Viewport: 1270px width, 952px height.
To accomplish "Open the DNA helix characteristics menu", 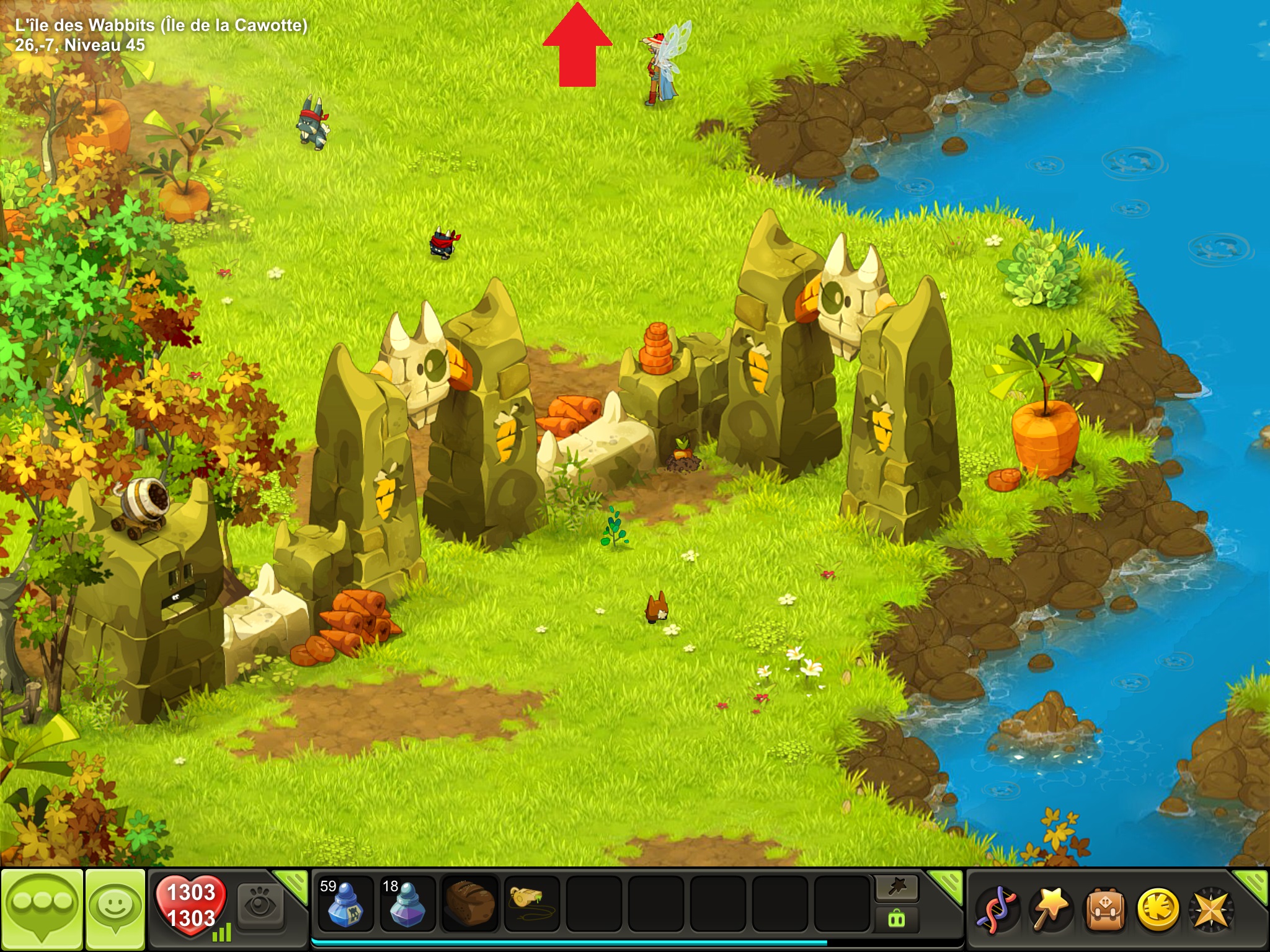I will pos(997,909).
